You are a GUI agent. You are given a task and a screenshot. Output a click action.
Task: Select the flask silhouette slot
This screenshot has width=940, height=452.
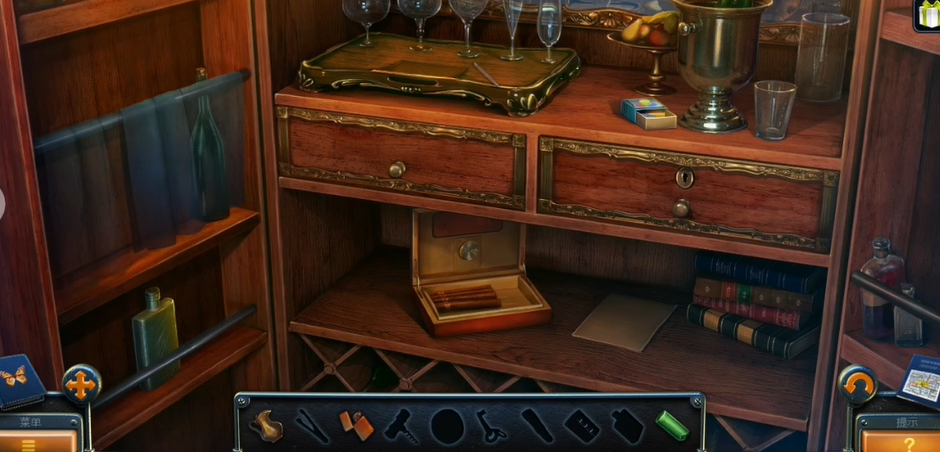[x=627, y=426]
